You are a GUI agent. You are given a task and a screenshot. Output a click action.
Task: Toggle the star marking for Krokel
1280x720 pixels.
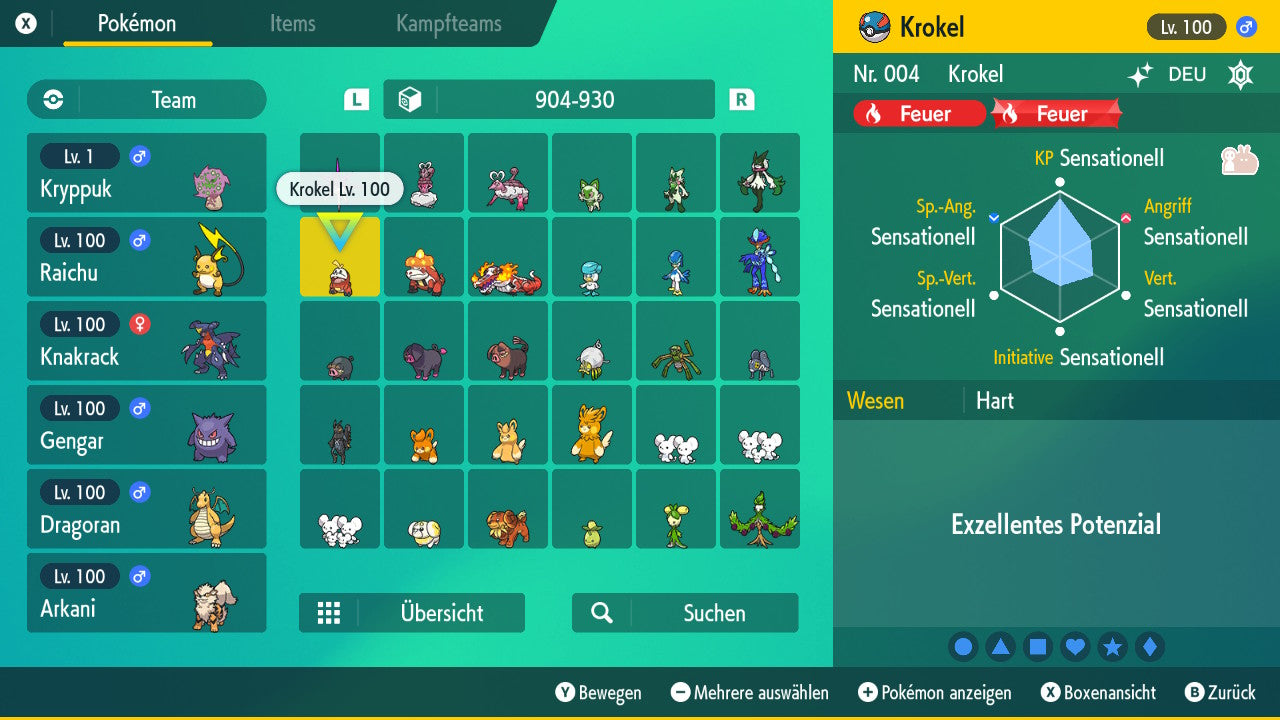tap(1112, 647)
